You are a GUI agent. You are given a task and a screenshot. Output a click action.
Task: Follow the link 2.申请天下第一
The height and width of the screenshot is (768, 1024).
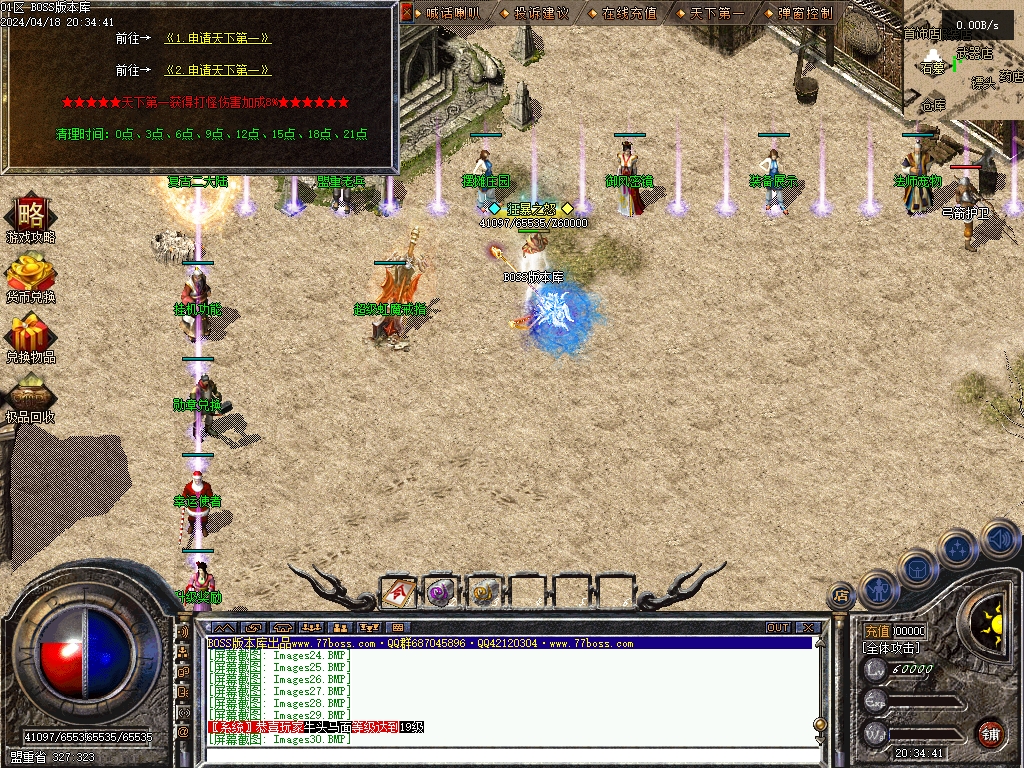[x=218, y=71]
